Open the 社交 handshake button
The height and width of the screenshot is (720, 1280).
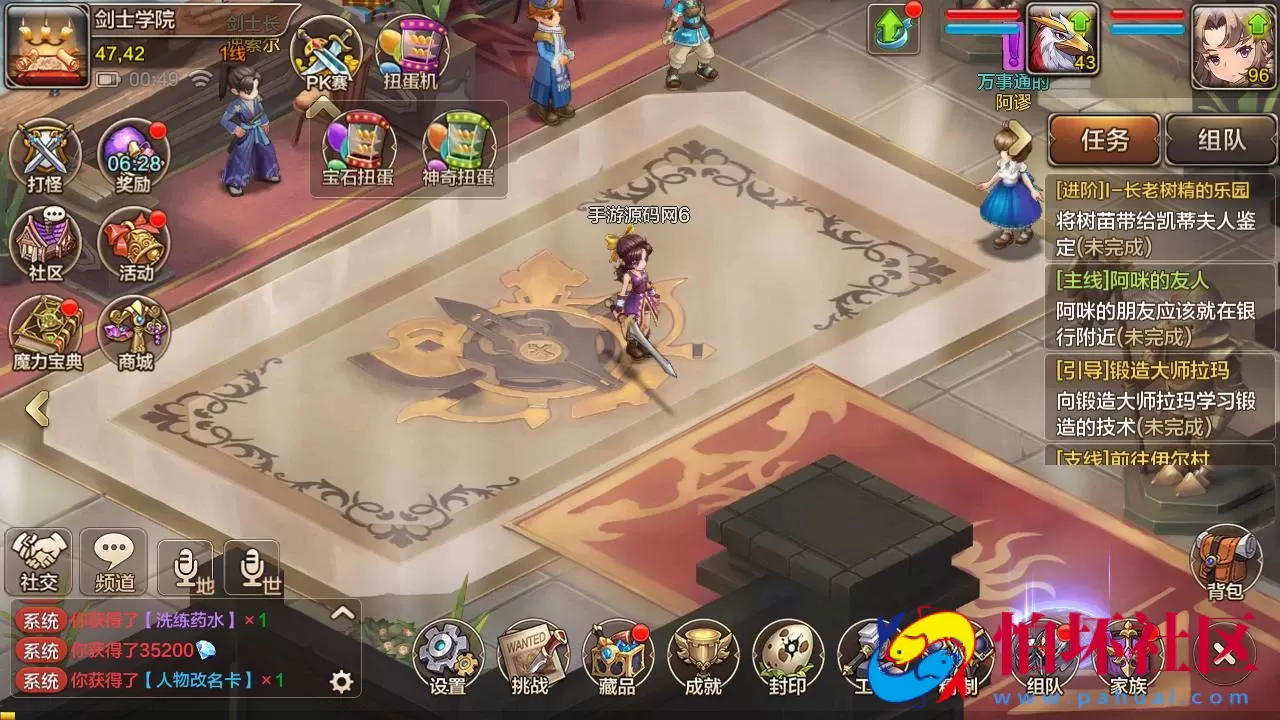(x=40, y=560)
